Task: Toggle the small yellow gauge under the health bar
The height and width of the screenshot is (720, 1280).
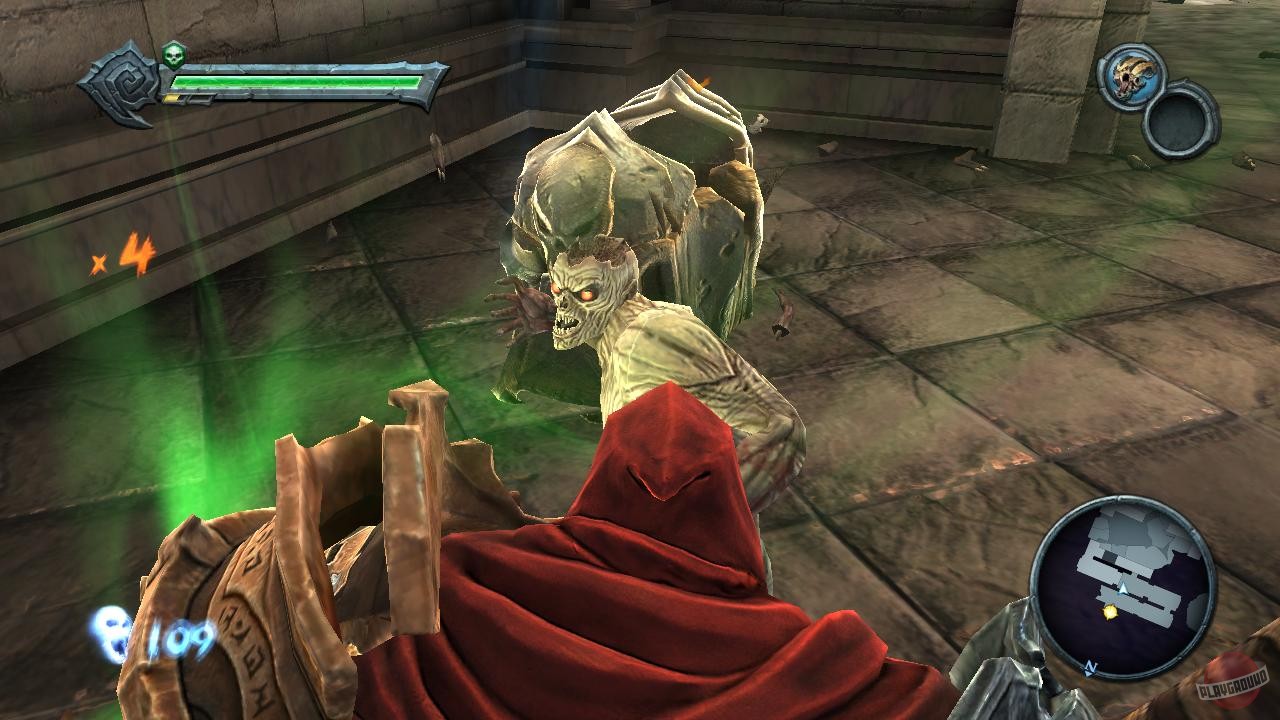Action: pos(172,97)
